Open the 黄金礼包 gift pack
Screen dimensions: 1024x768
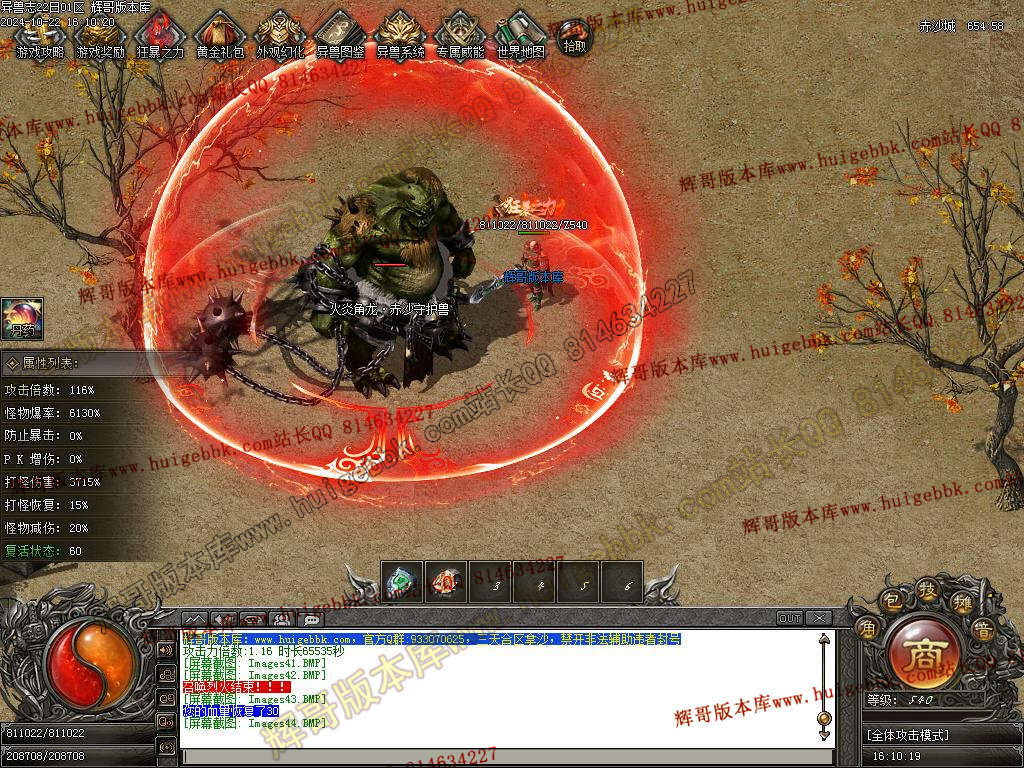pos(220,37)
